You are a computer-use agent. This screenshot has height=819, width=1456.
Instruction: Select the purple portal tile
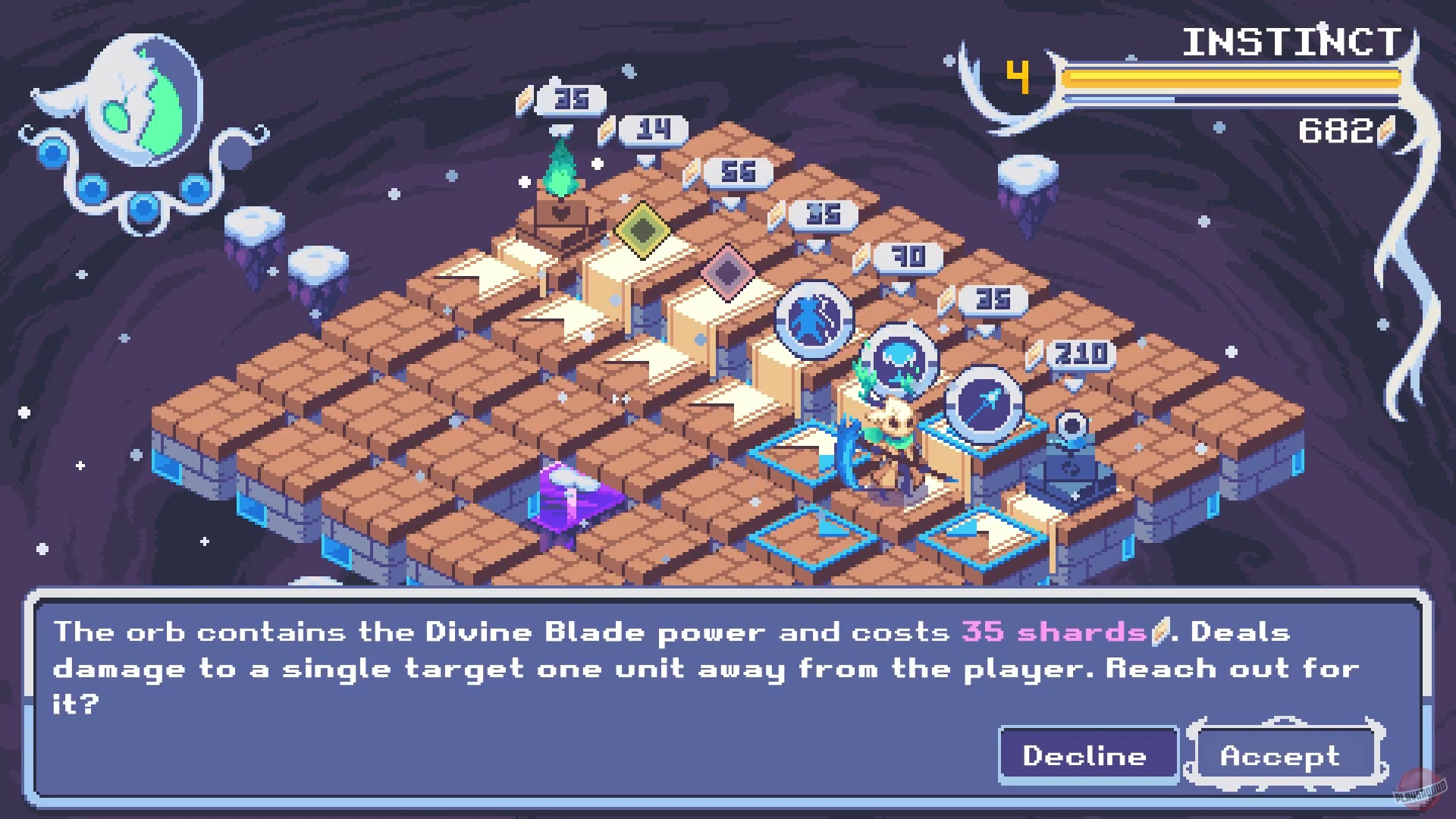pyautogui.click(x=567, y=505)
